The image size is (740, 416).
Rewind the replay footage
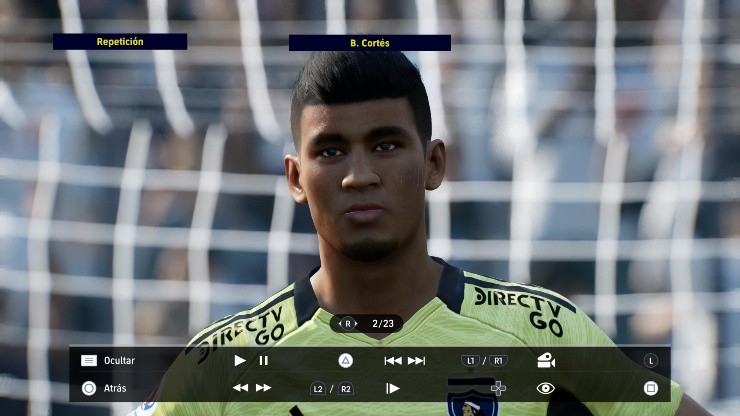[x=240, y=388]
